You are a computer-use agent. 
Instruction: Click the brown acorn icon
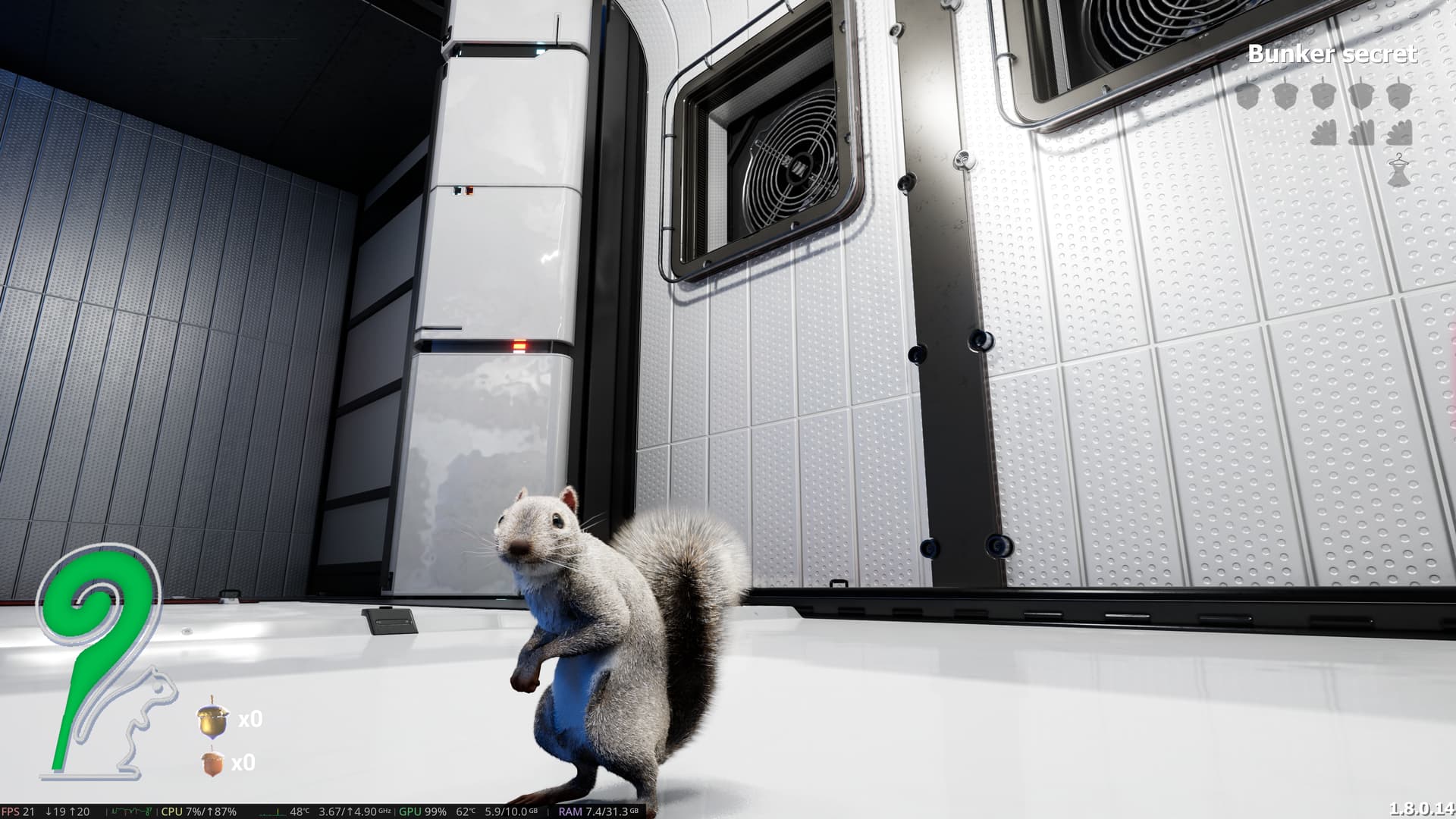tap(213, 762)
